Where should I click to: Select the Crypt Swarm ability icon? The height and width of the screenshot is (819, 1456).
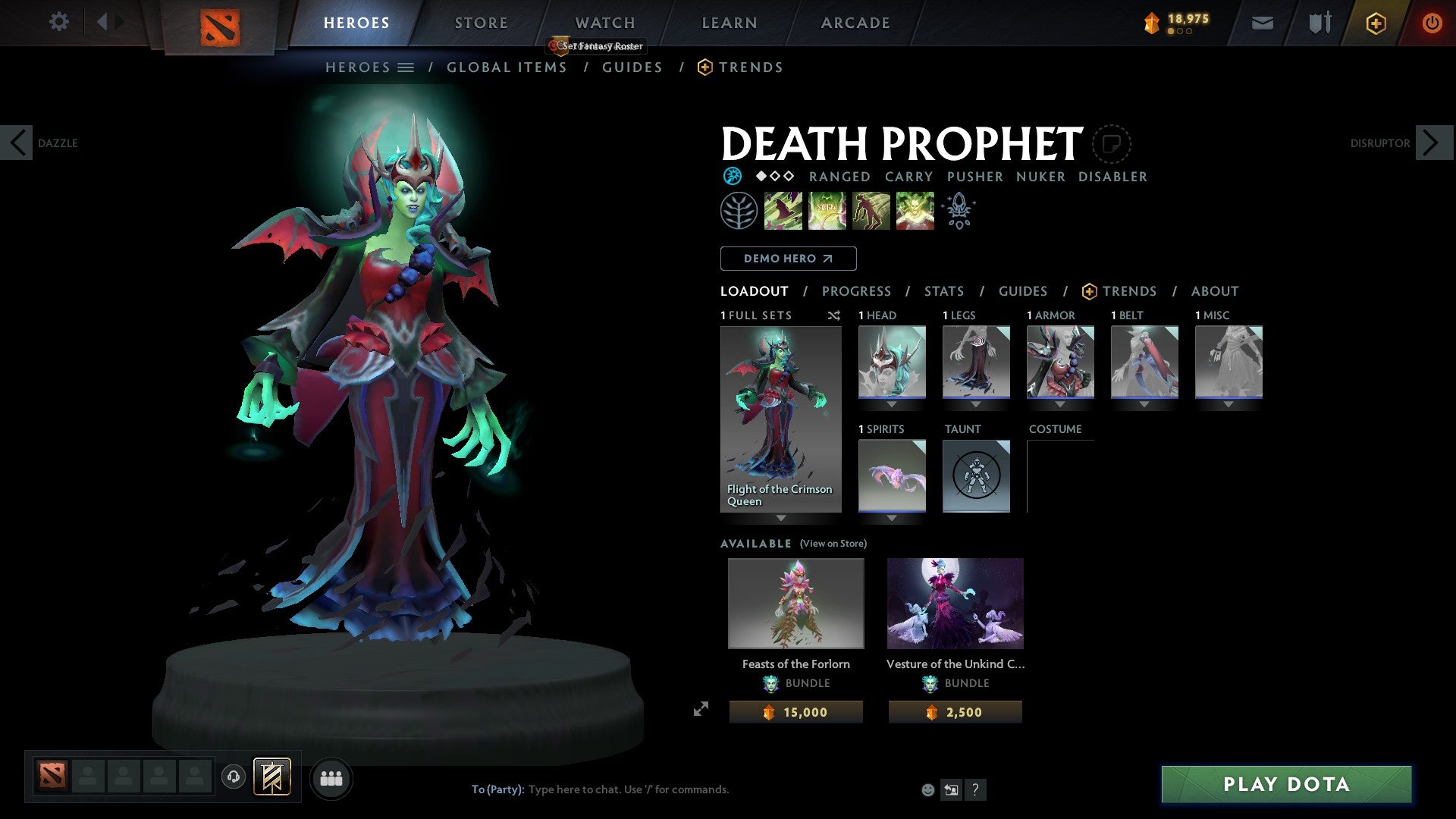783,210
